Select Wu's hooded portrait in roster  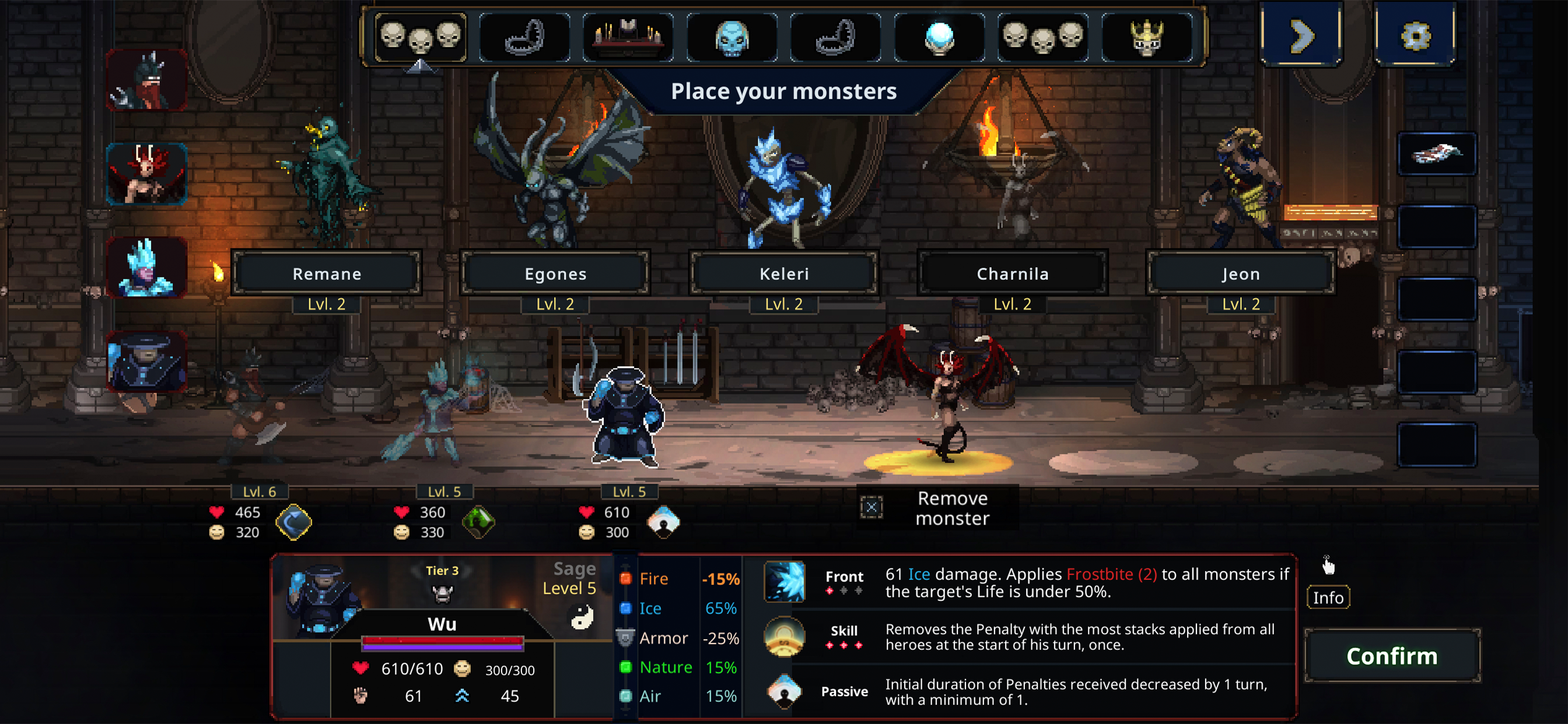[x=146, y=362]
